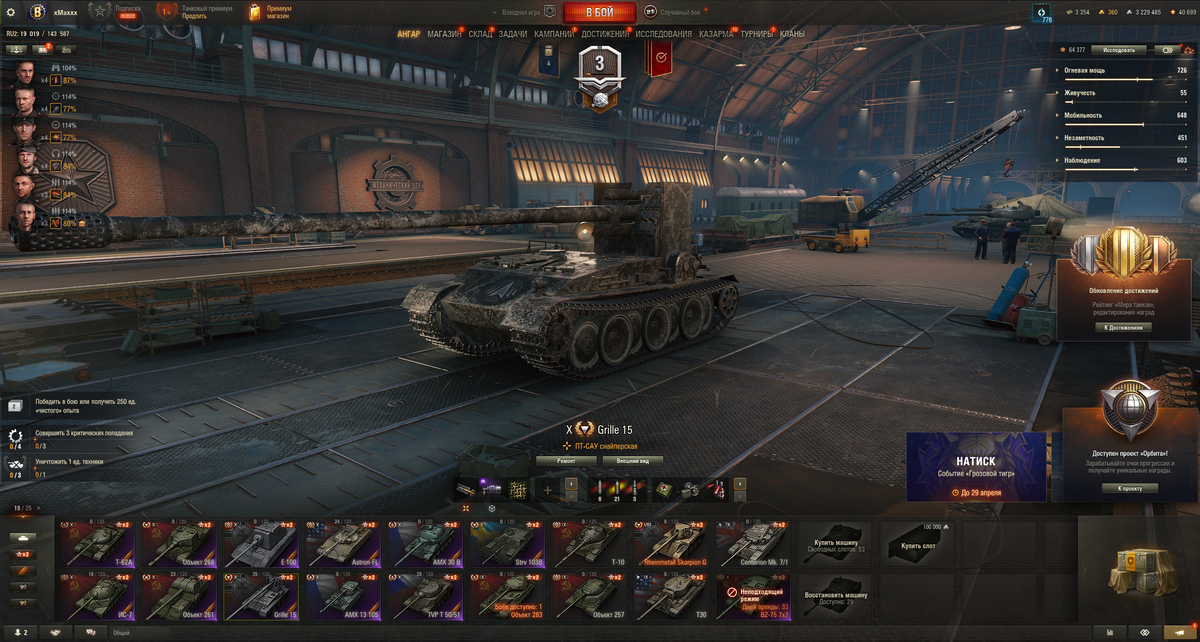
Task: Switch to the Исследования tab
Action: point(663,34)
